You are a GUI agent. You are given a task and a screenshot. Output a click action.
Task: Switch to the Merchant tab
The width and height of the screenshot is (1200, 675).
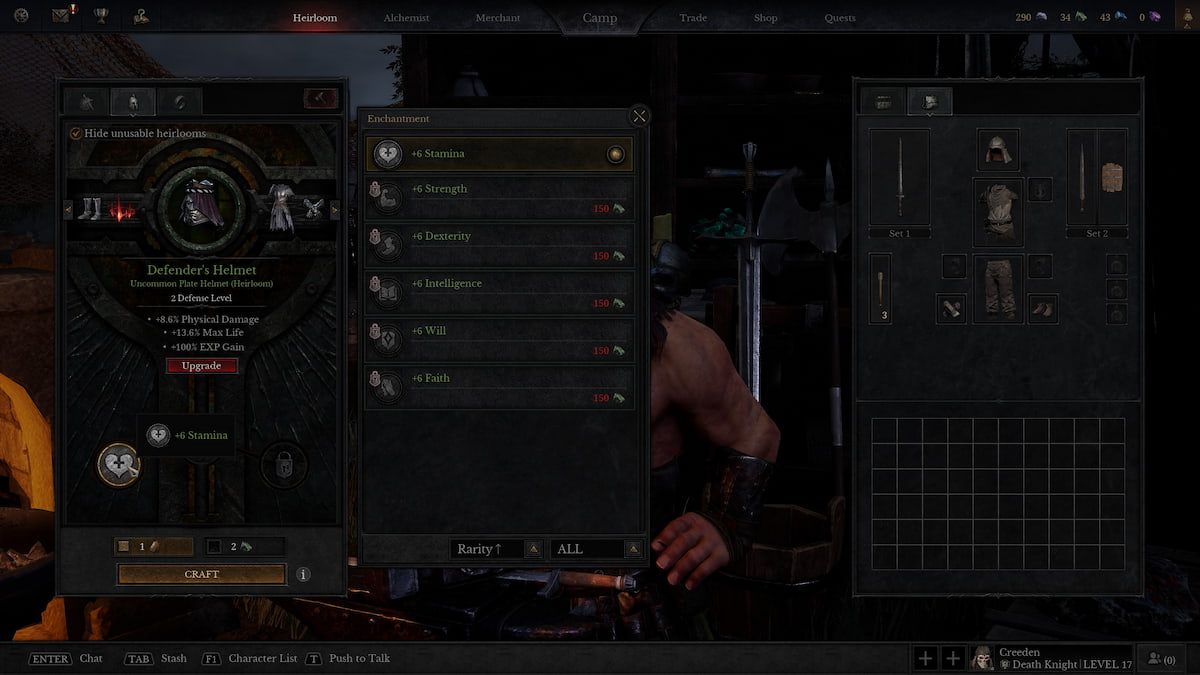(x=497, y=18)
